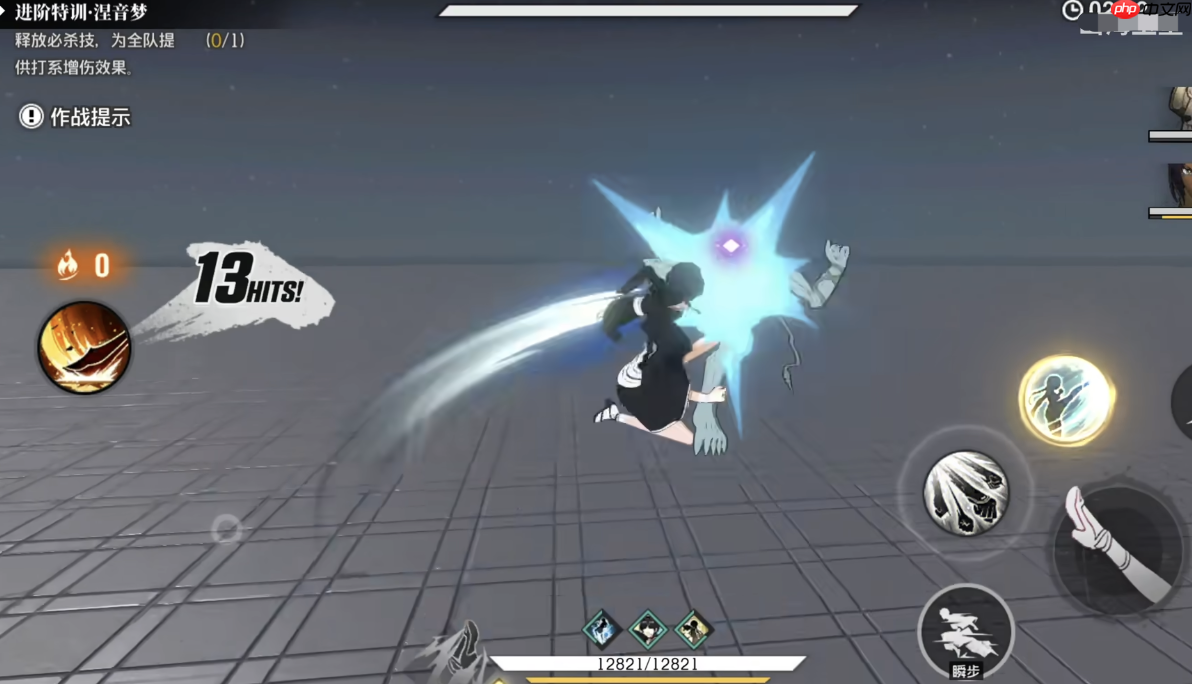Switch to the pale-faced teammate portrait

[1178, 108]
